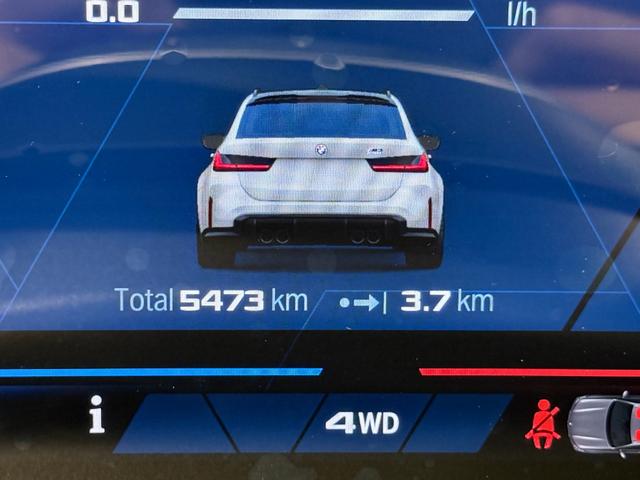Screen dimensions: 640x480
Task: Select the 4WD drive mode indicator
Action: [362, 423]
